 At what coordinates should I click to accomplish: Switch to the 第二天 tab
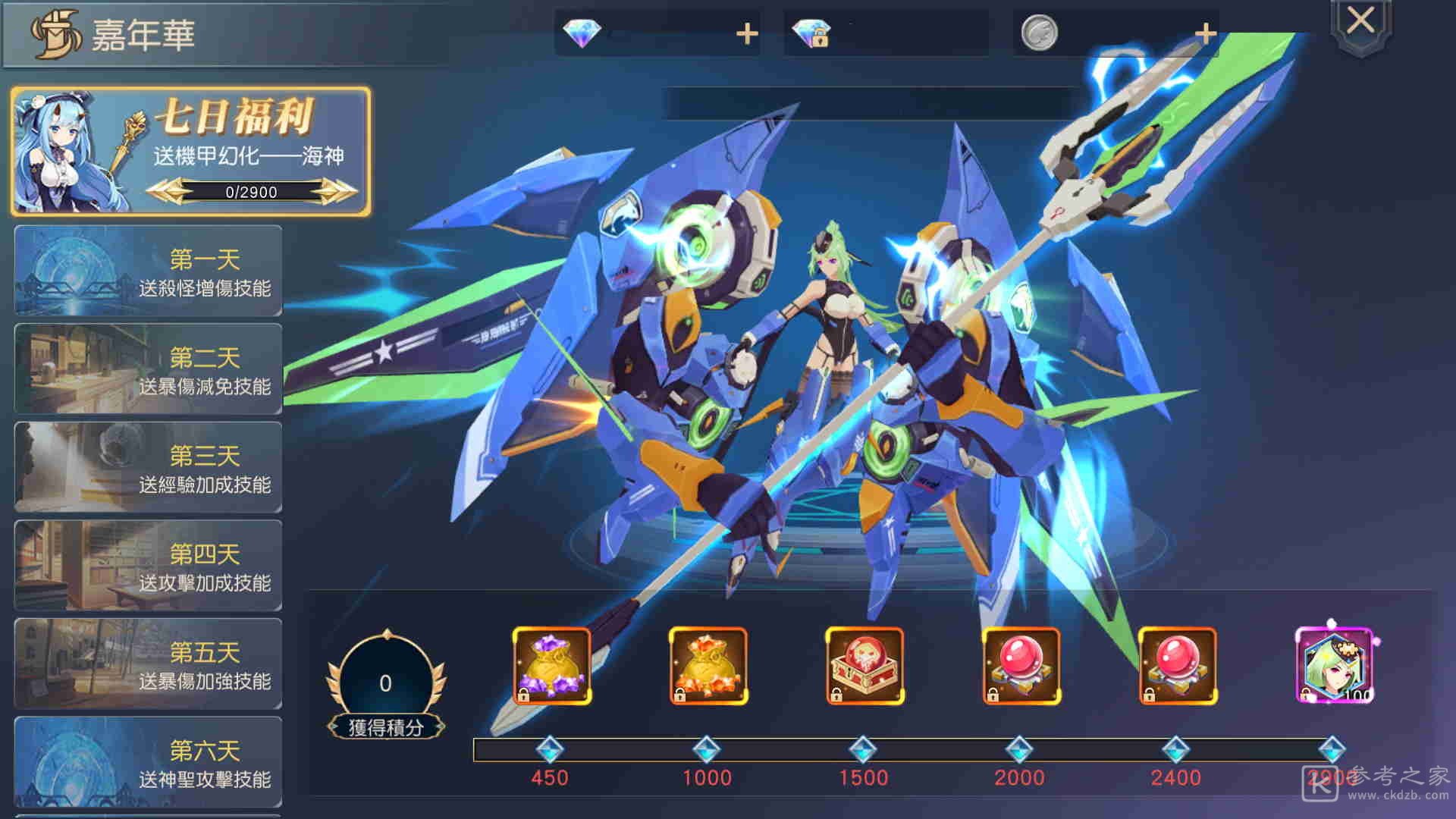149,370
